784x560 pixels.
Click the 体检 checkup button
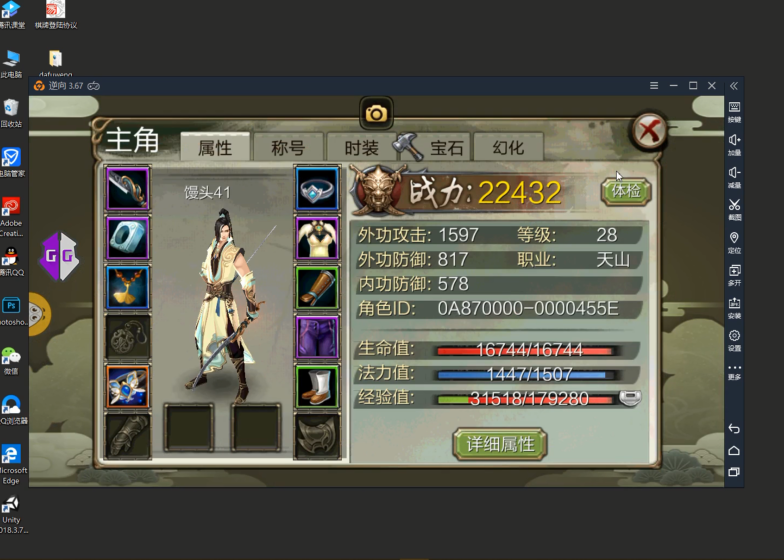point(626,190)
